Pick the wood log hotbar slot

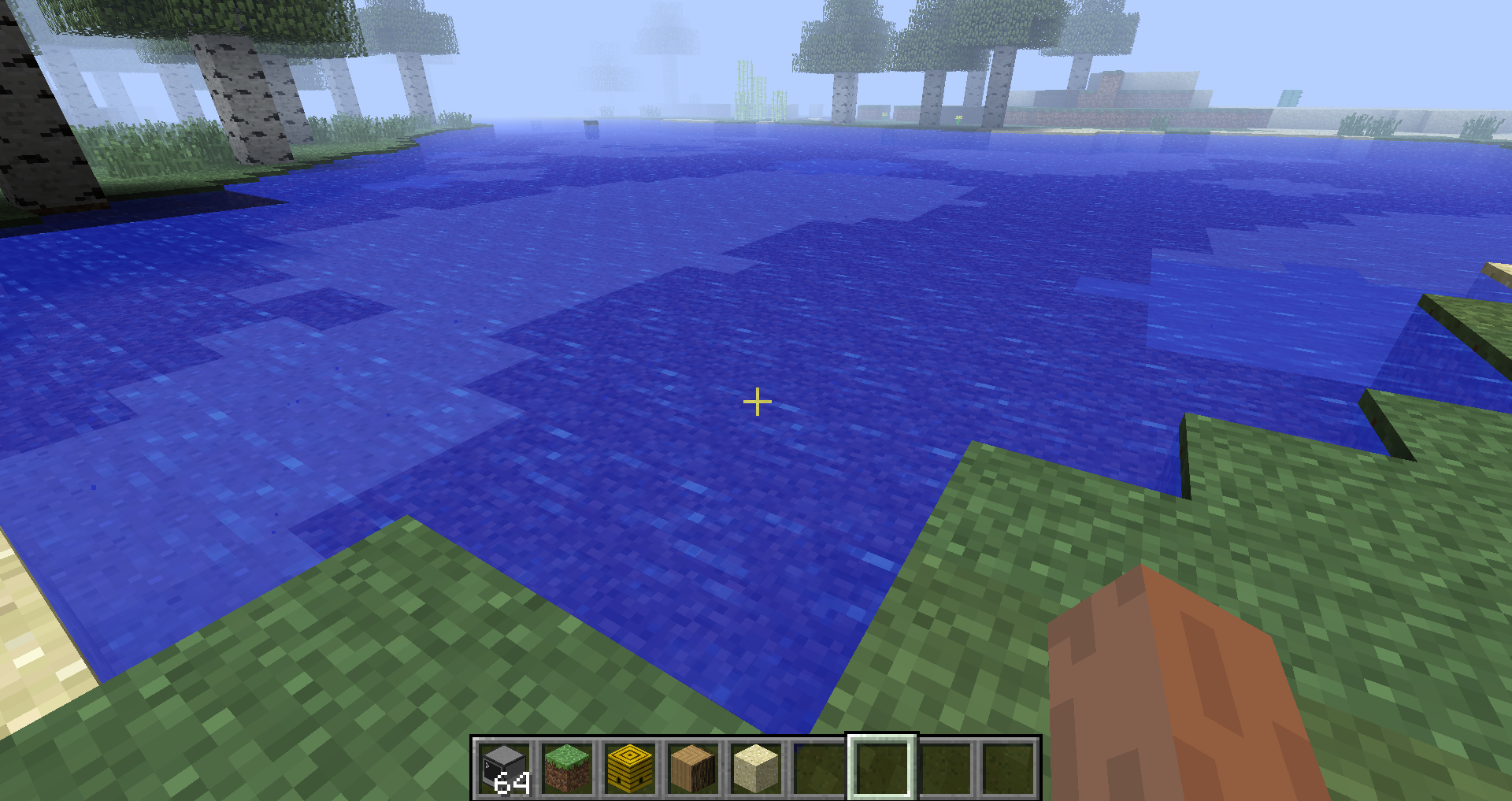693,768
